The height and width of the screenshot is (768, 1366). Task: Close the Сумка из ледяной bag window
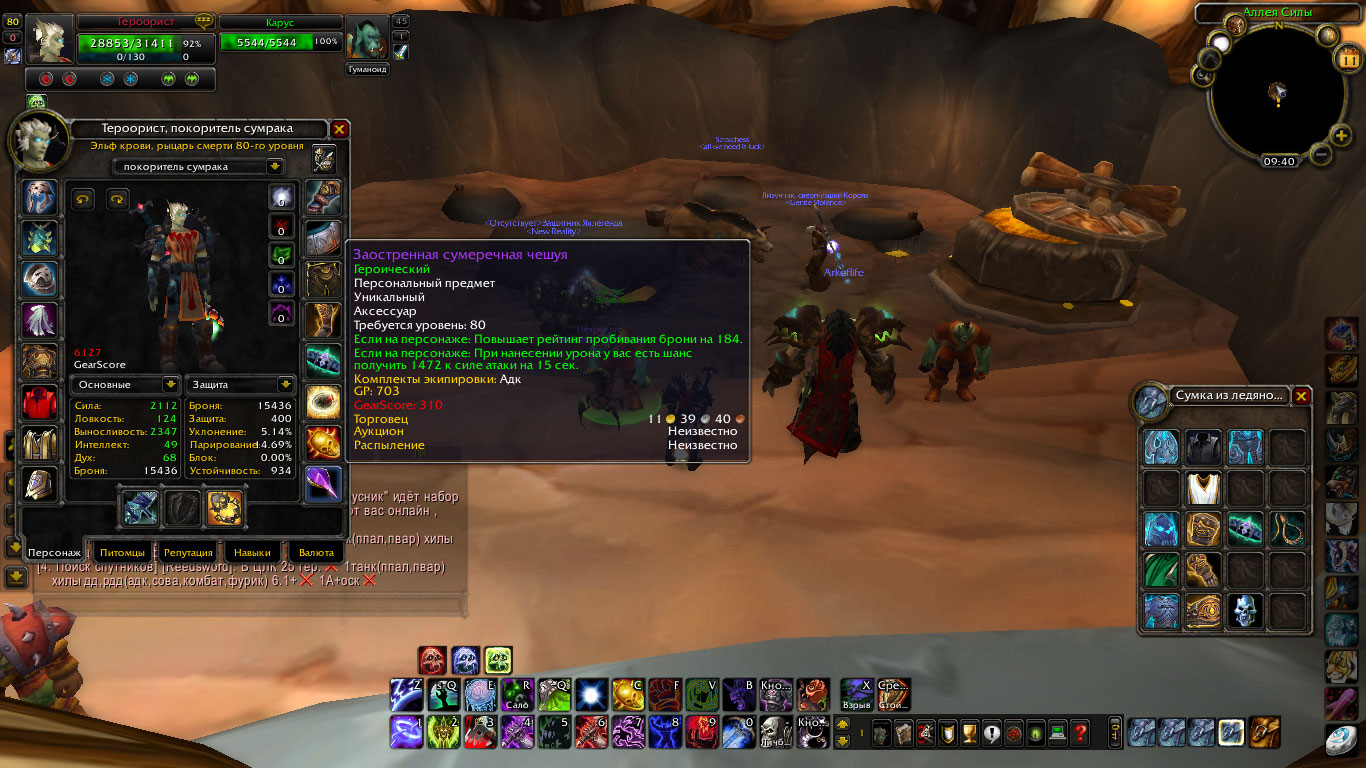point(1300,396)
